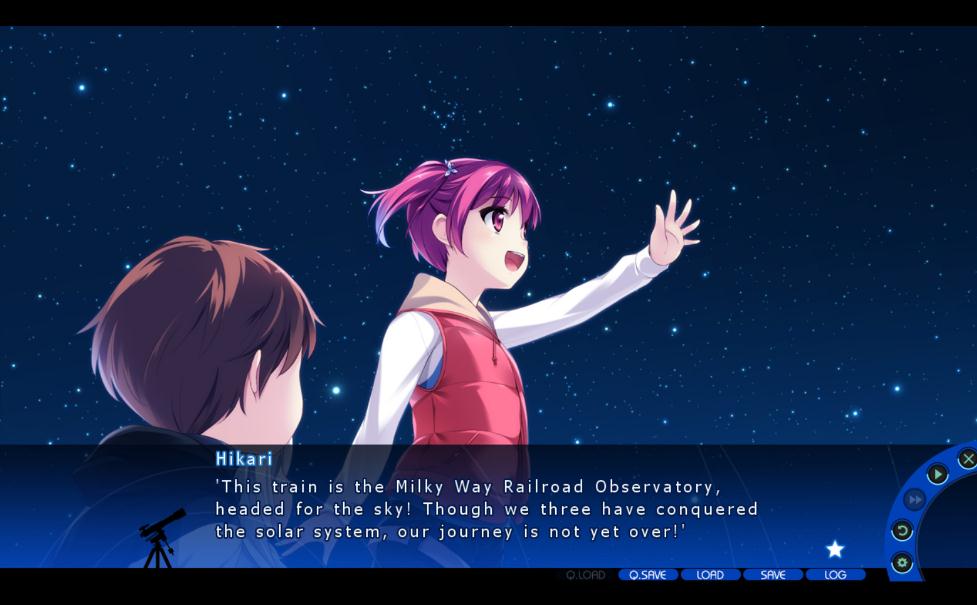This screenshot has width=977, height=605.
Task: Show the dialogue LOG
Action: [x=835, y=575]
